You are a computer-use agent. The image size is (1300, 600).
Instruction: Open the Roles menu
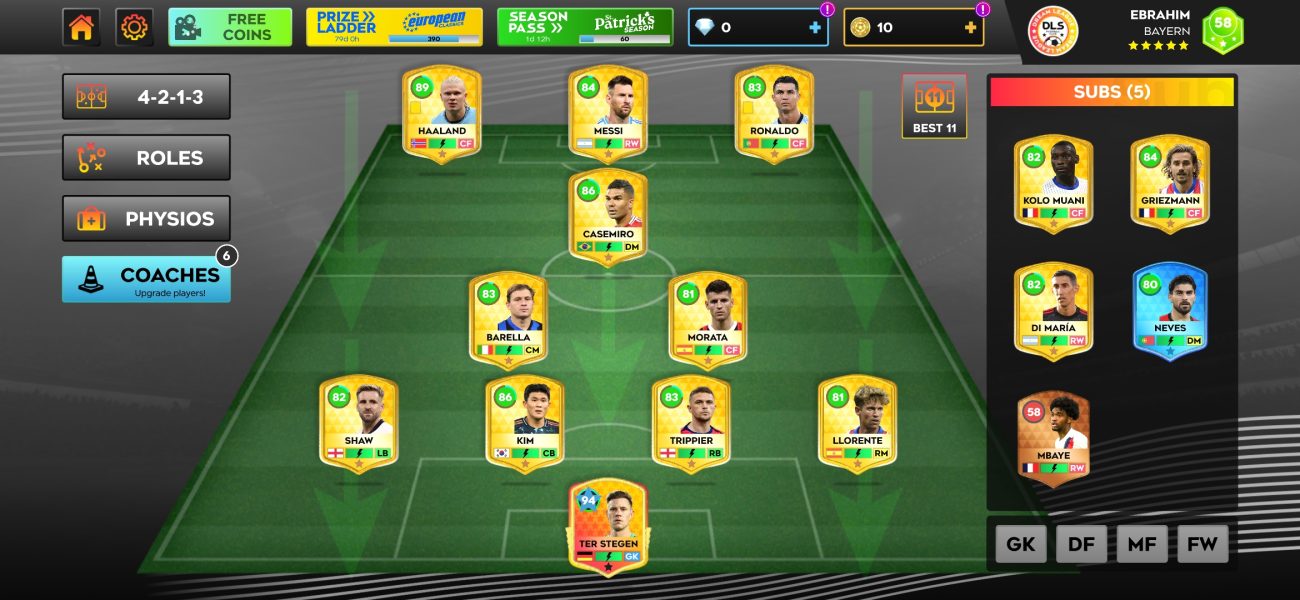(x=146, y=158)
